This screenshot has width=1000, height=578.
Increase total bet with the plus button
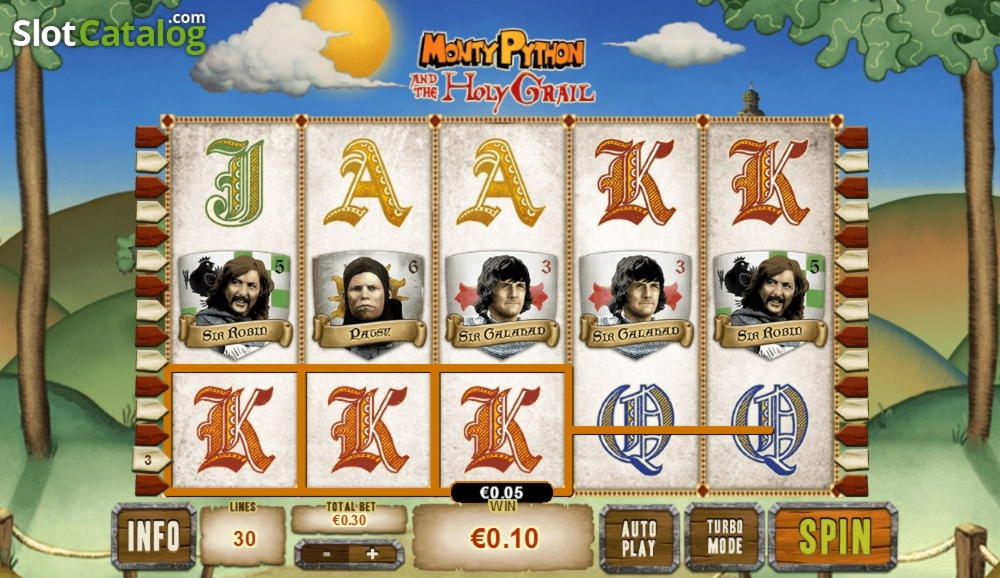[x=373, y=553]
